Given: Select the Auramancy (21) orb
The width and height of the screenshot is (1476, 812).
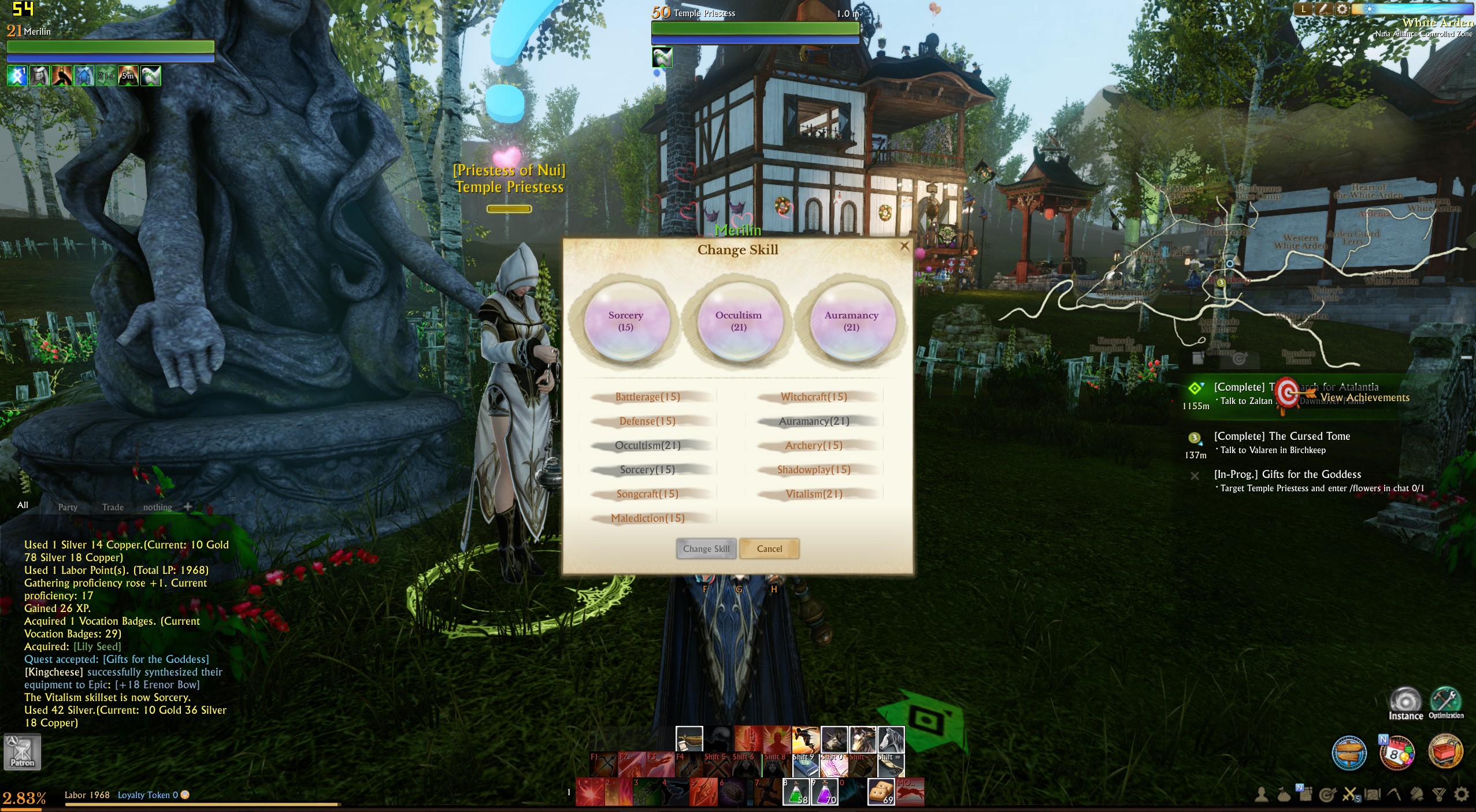Looking at the screenshot, I should tap(851, 321).
